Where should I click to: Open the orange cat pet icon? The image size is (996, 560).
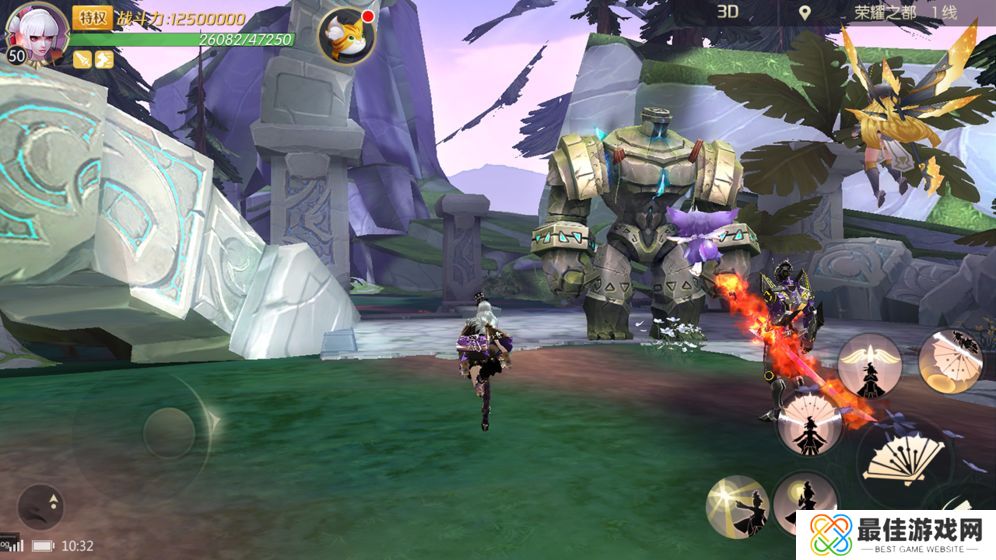tap(346, 34)
